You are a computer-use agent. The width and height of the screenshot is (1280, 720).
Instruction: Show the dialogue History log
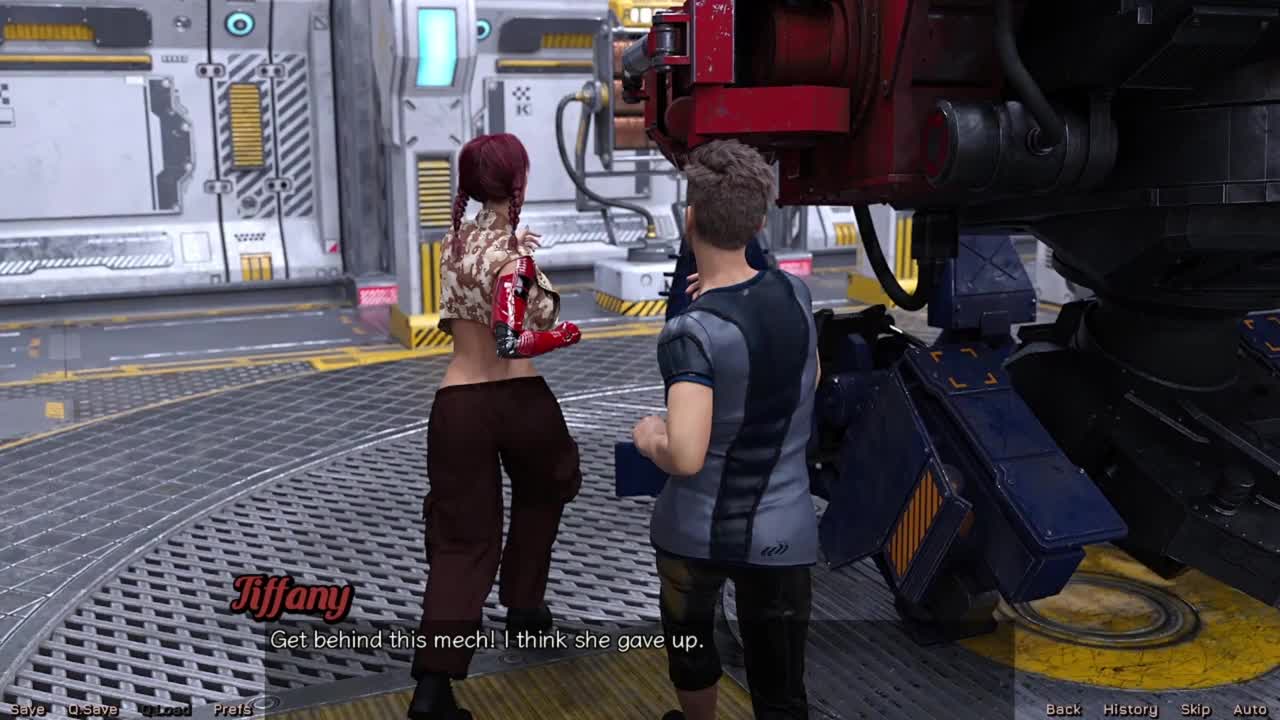pos(1130,709)
